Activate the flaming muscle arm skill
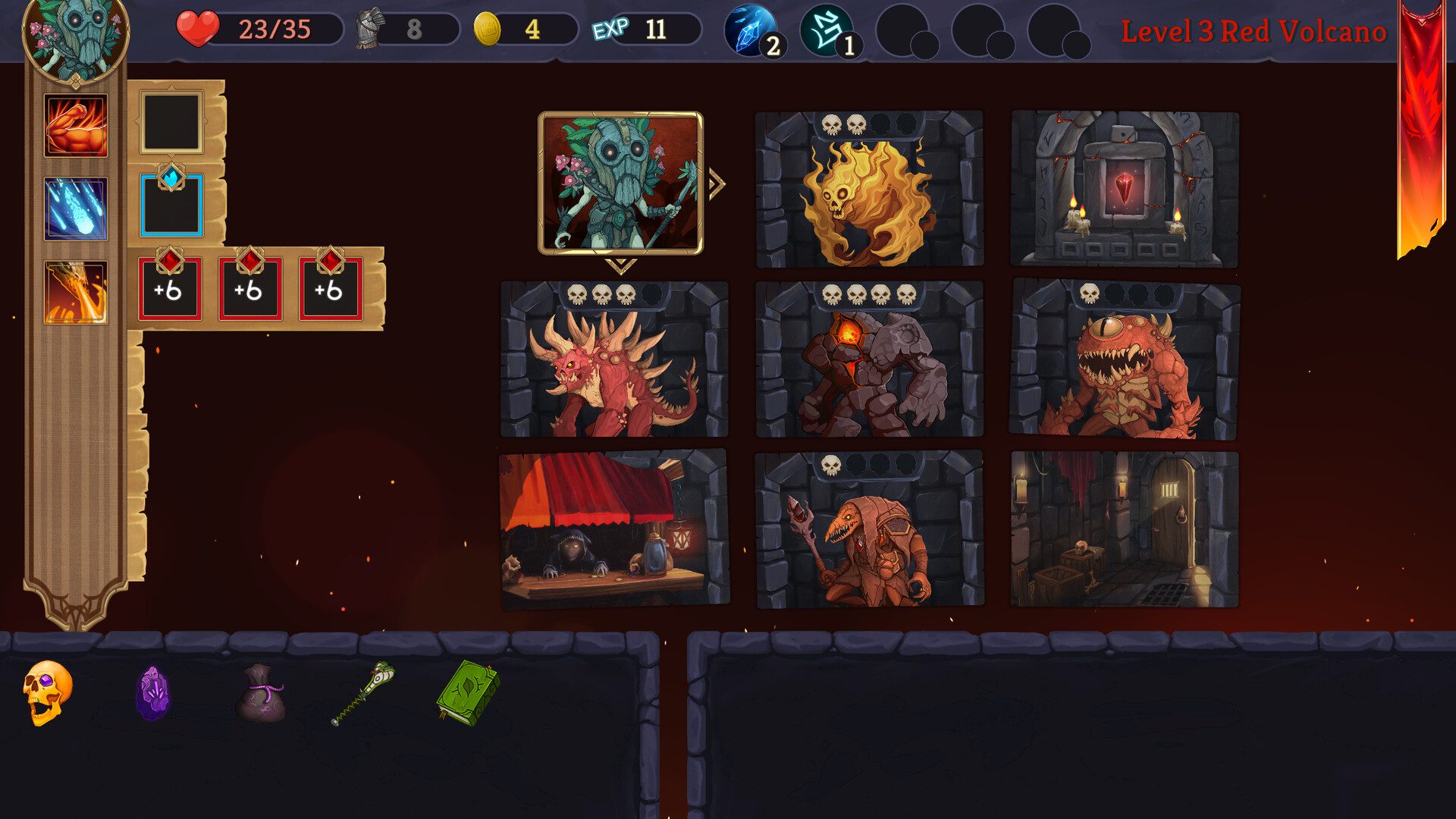This screenshot has height=819, width=1456. tap(76, 126)
